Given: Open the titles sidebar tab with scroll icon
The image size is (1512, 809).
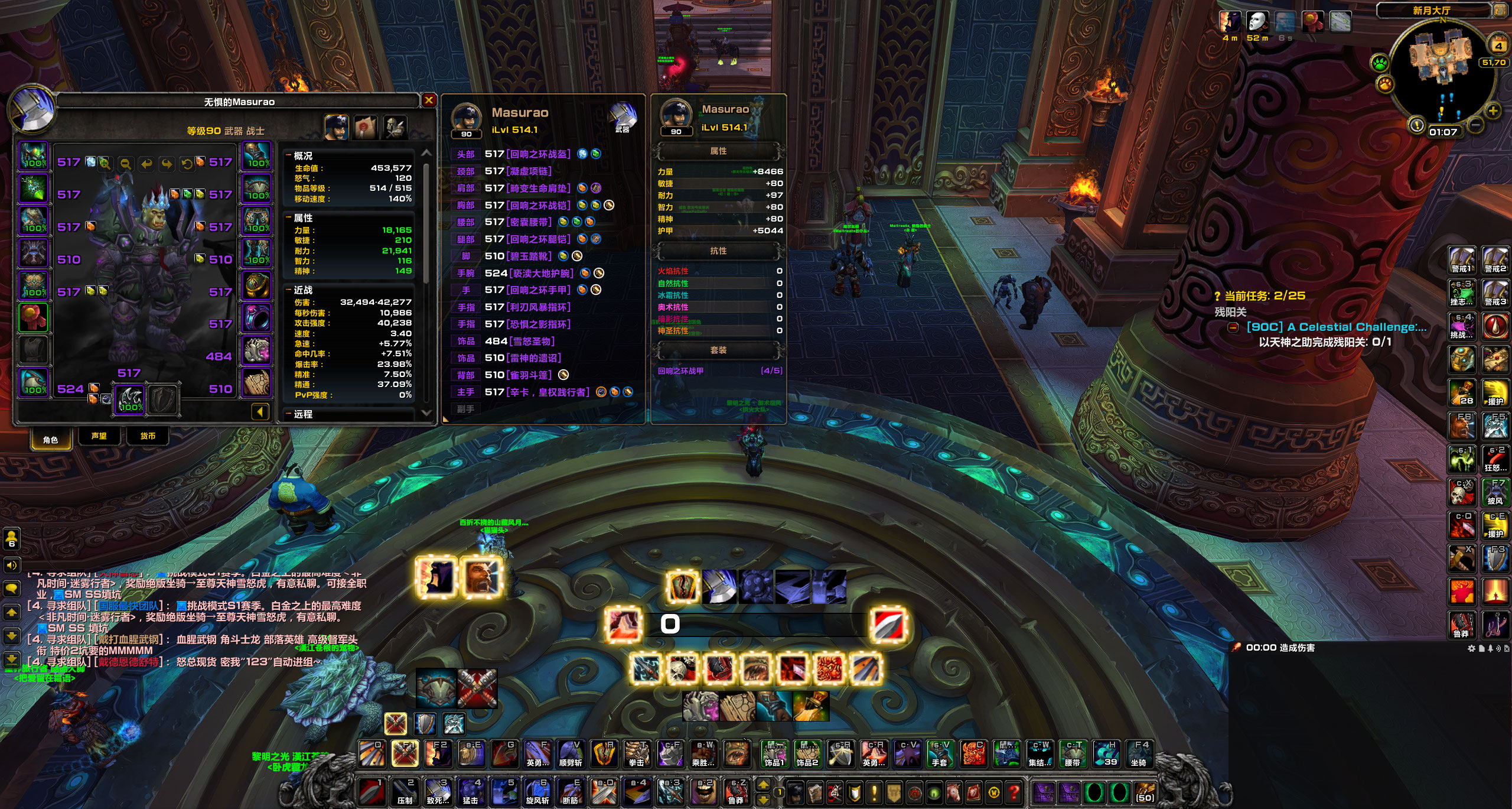Looking at the screenshot, I should coord(366,127).
